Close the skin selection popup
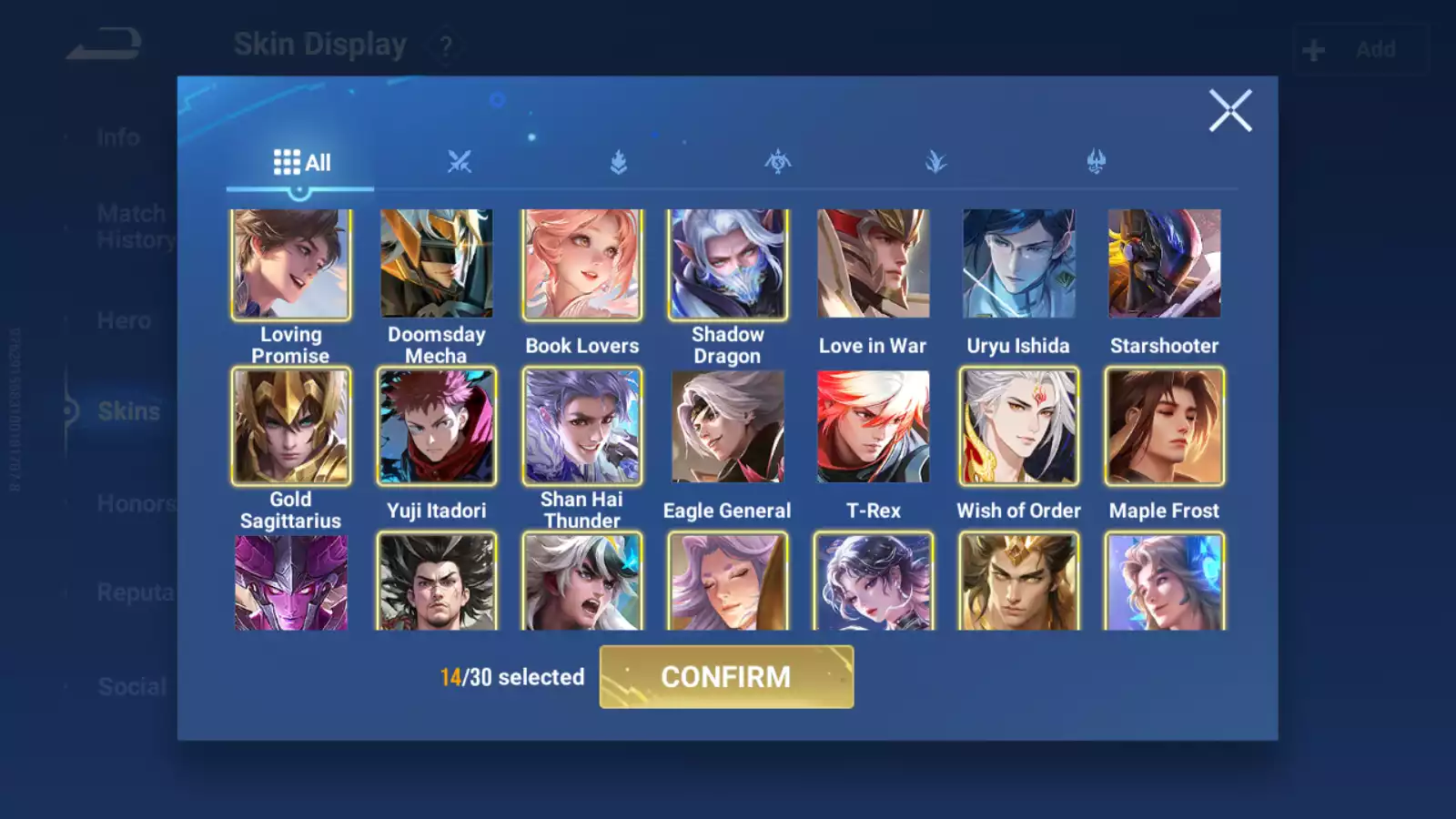Image resolution: width=1456 pixels, height=819 pixels. coord(1230,111)
